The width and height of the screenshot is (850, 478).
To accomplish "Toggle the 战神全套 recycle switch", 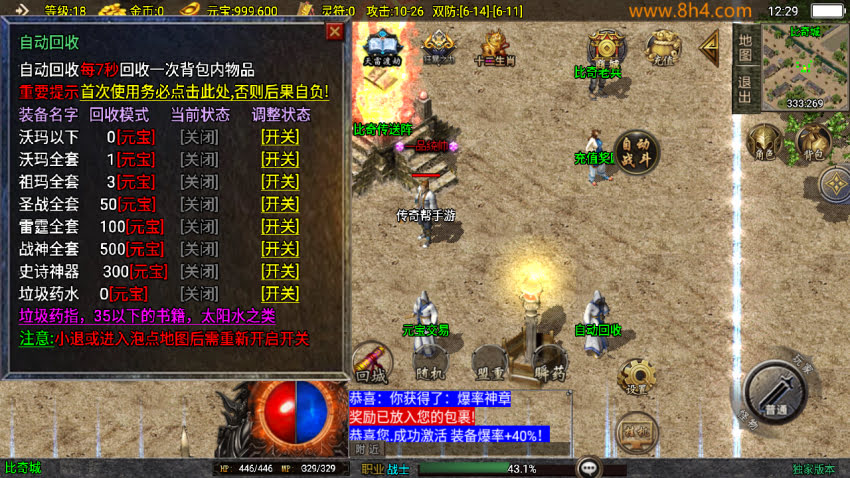I will 280,249.
